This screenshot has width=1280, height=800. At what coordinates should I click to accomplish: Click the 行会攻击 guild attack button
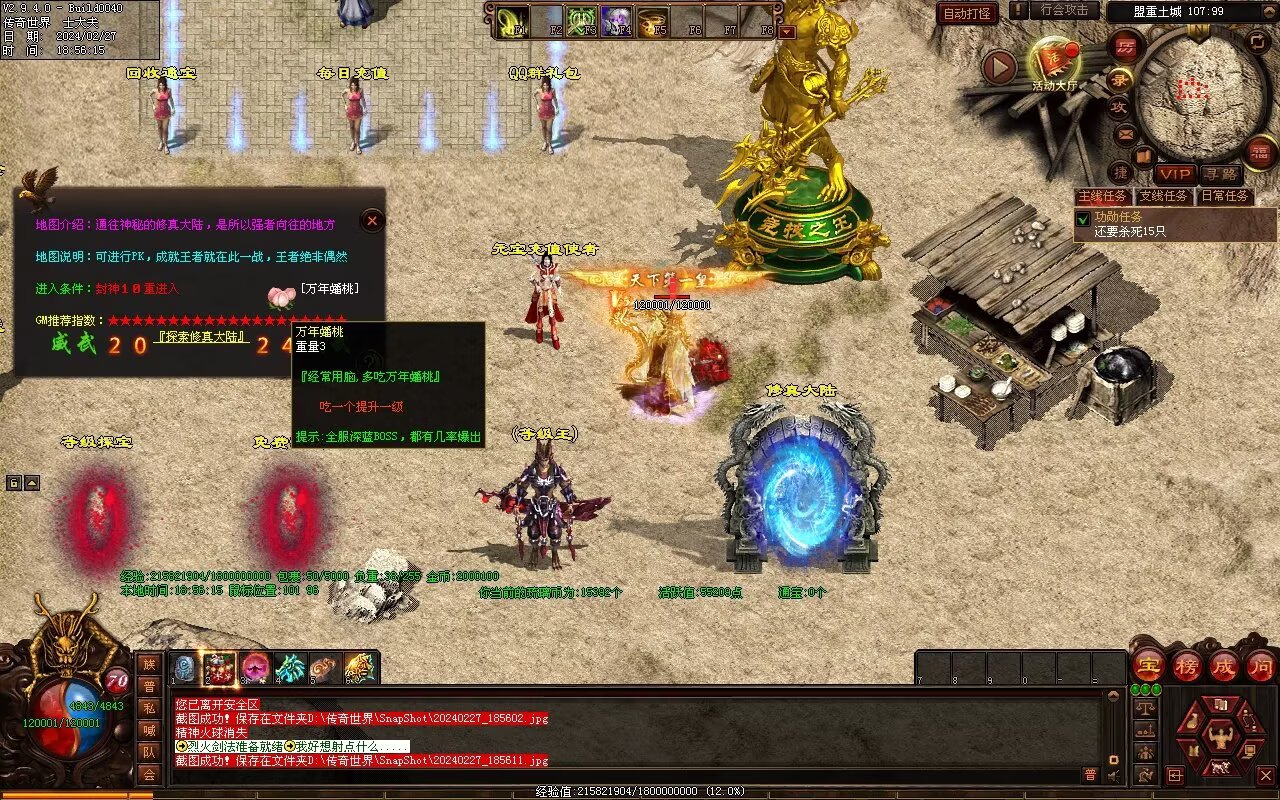pyautogui.click(x=1064, y=11)
